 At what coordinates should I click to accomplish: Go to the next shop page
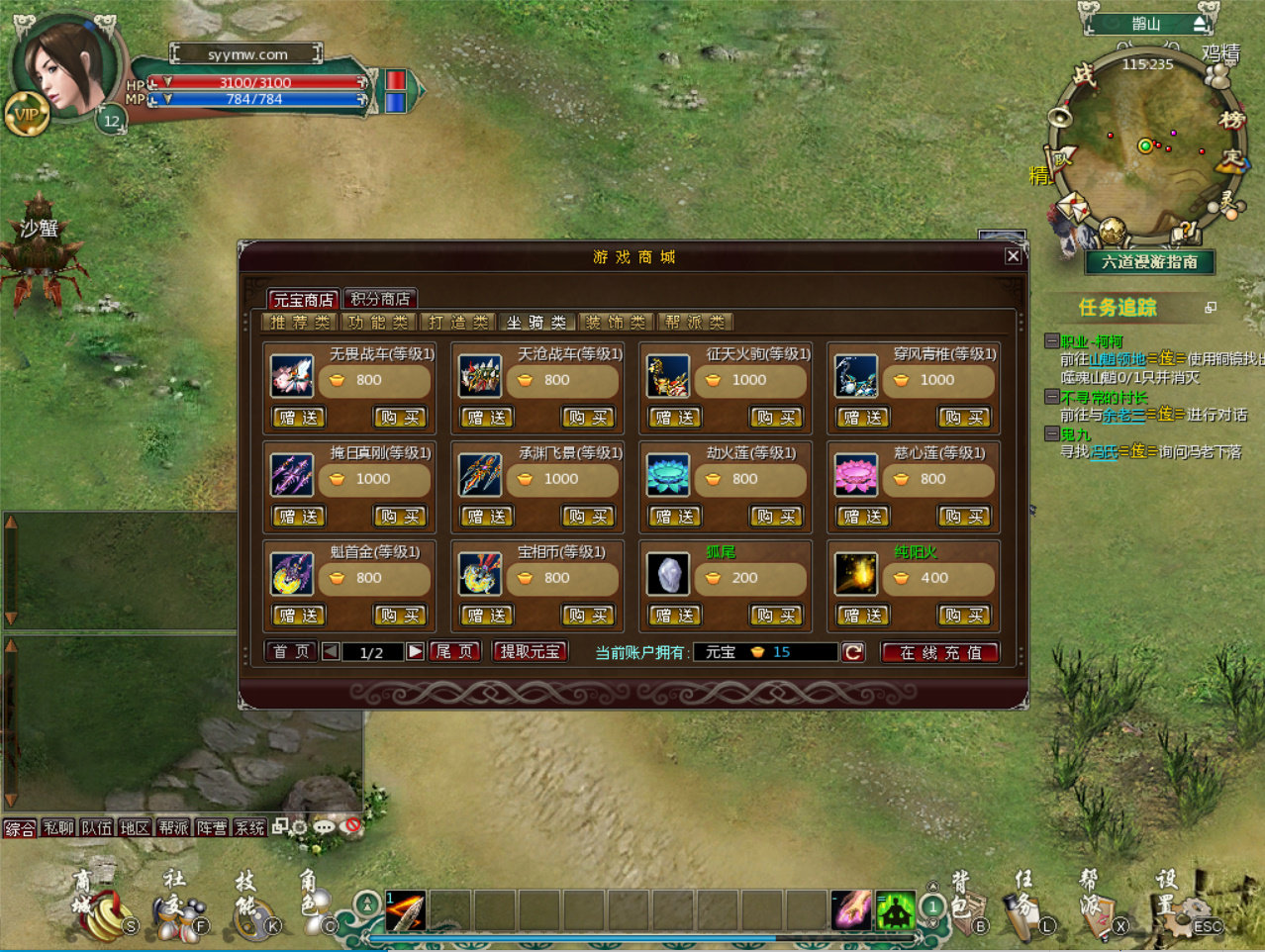point(416,652)
